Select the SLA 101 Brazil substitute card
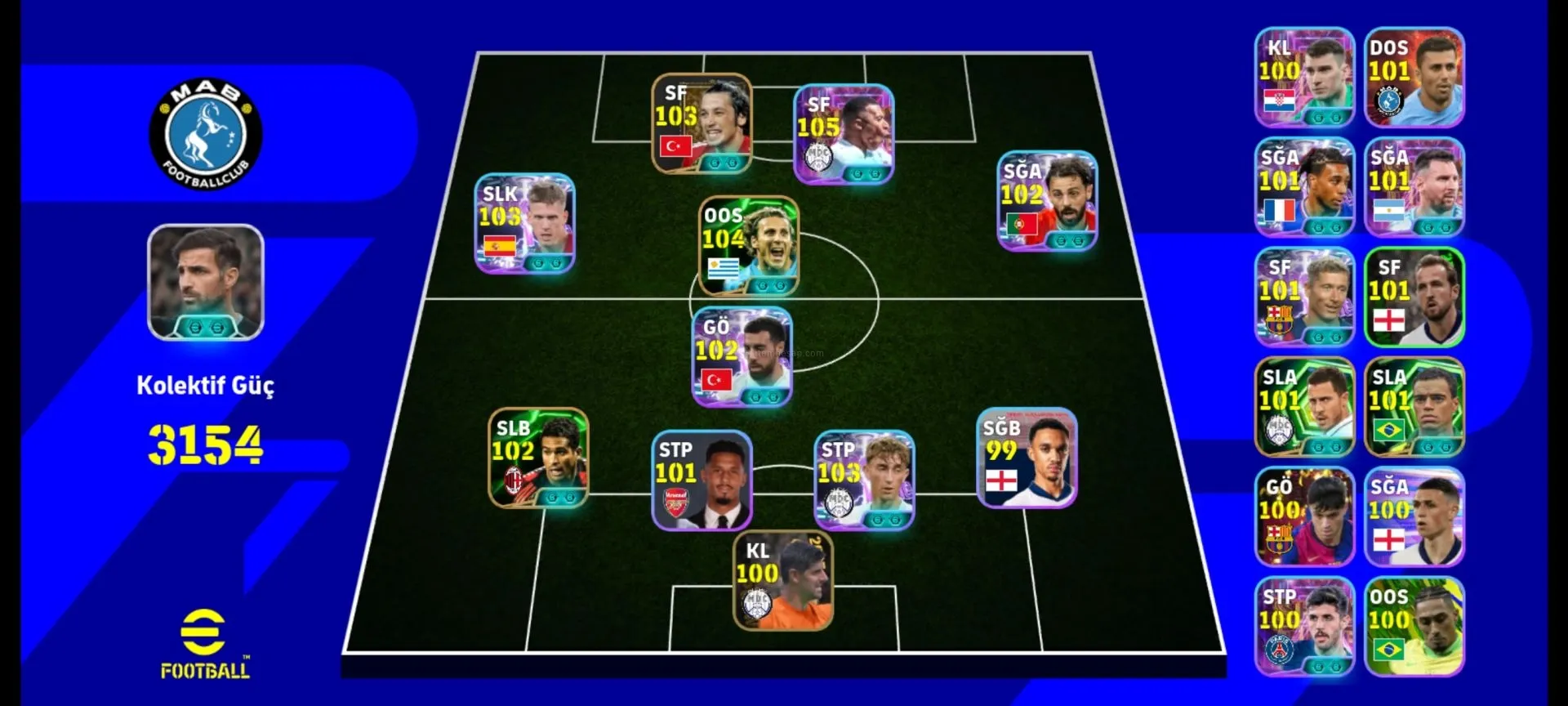Screen dimensions: 1568x706 (x=1414, y=407)
